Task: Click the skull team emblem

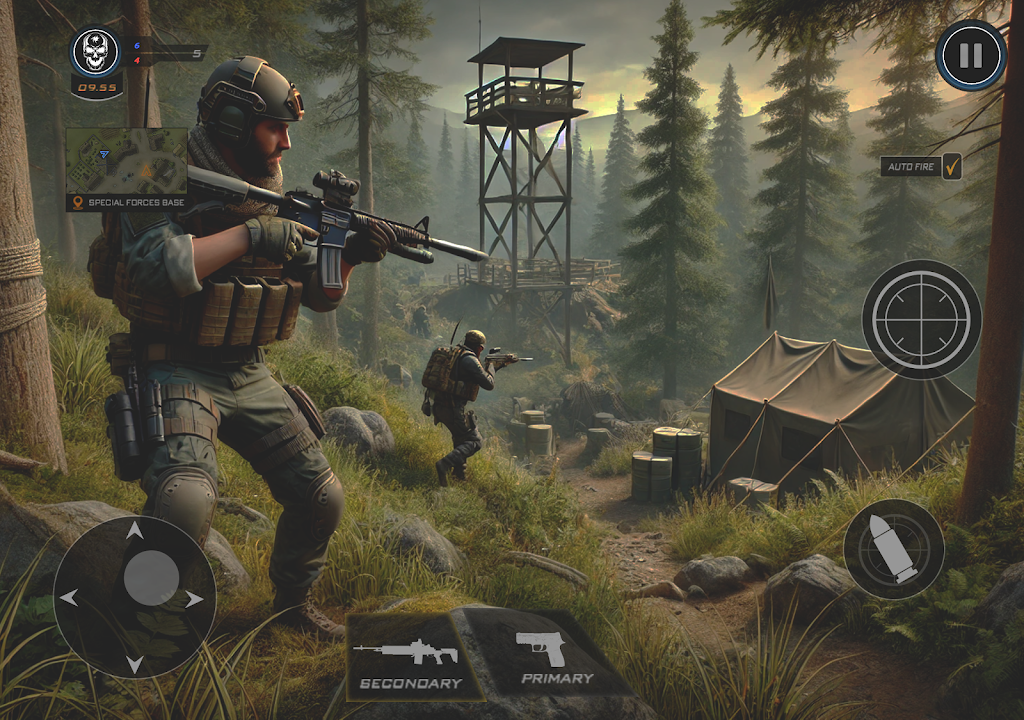Action: click(x=95, y=50)
